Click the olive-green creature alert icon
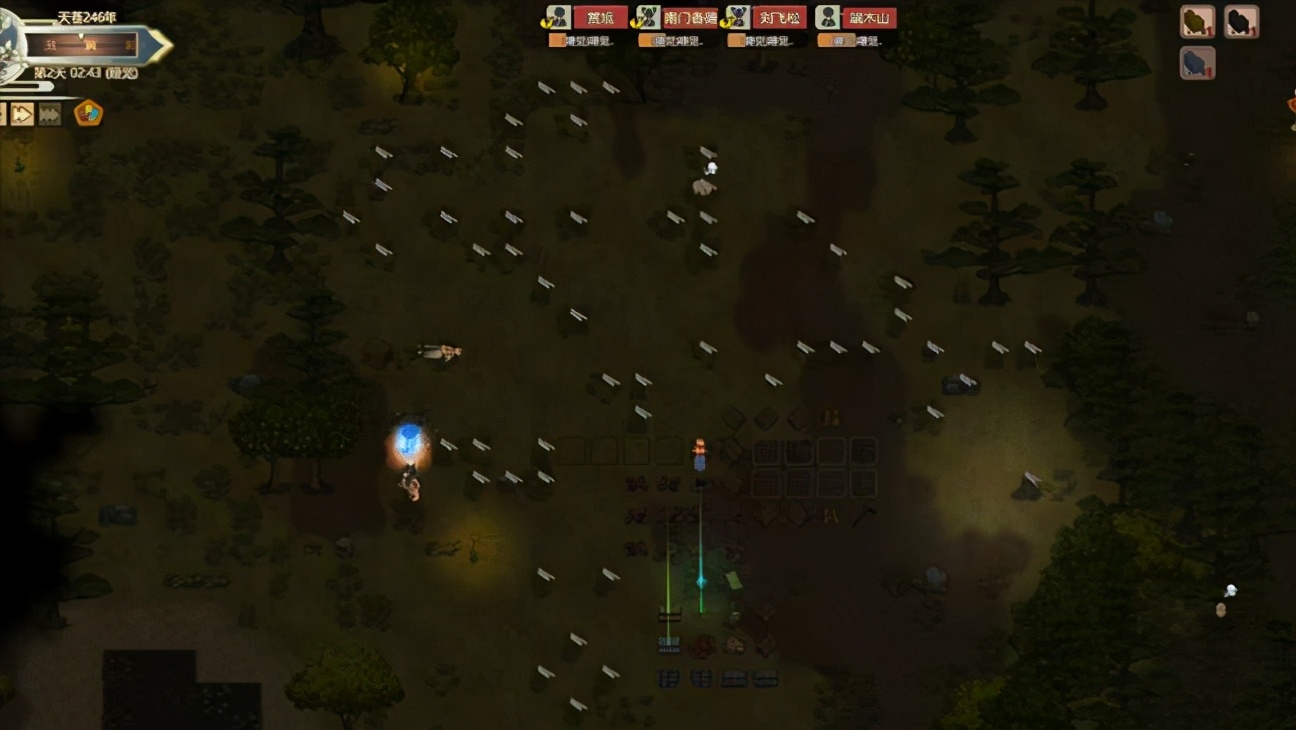This screenshot has height=730, width=1296. [1197, 21]
